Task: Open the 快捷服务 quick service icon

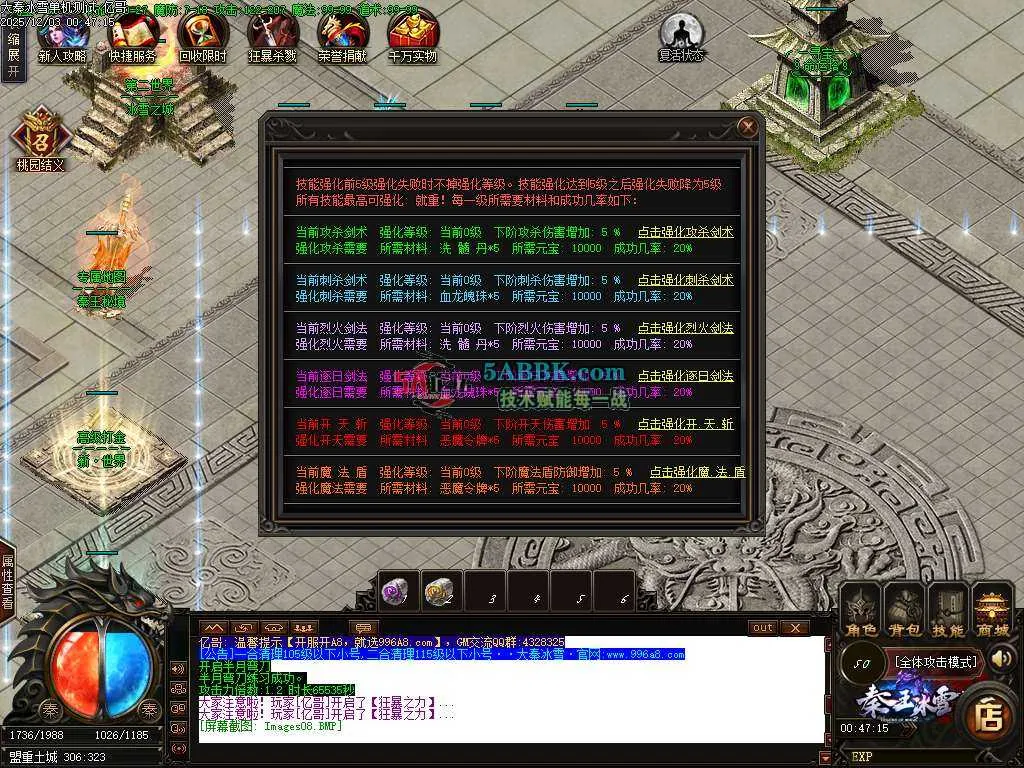Action: point(131,35)
